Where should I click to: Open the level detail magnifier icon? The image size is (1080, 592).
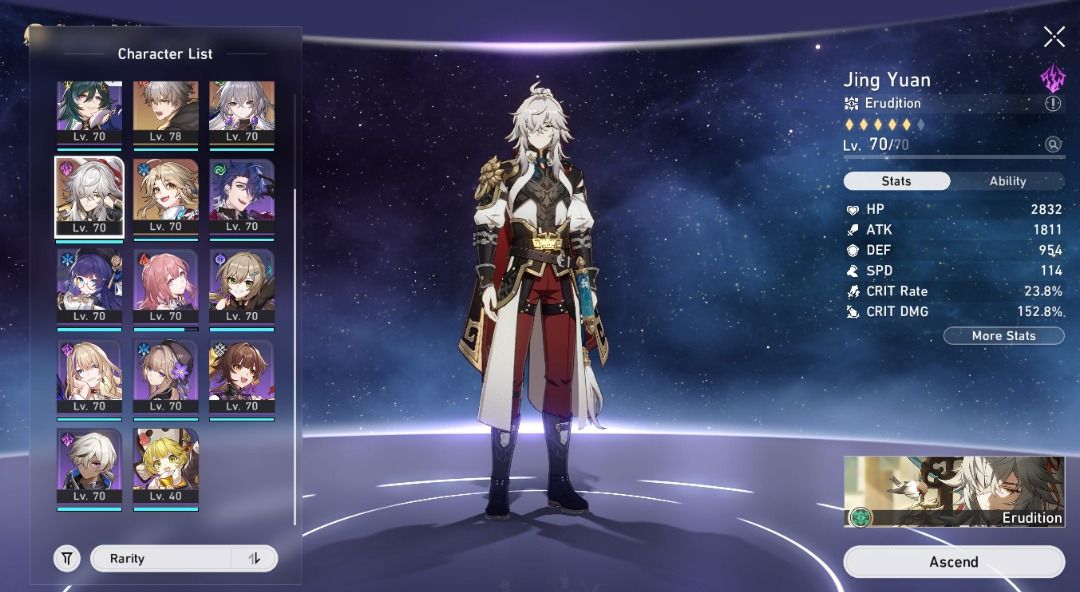1053,145
